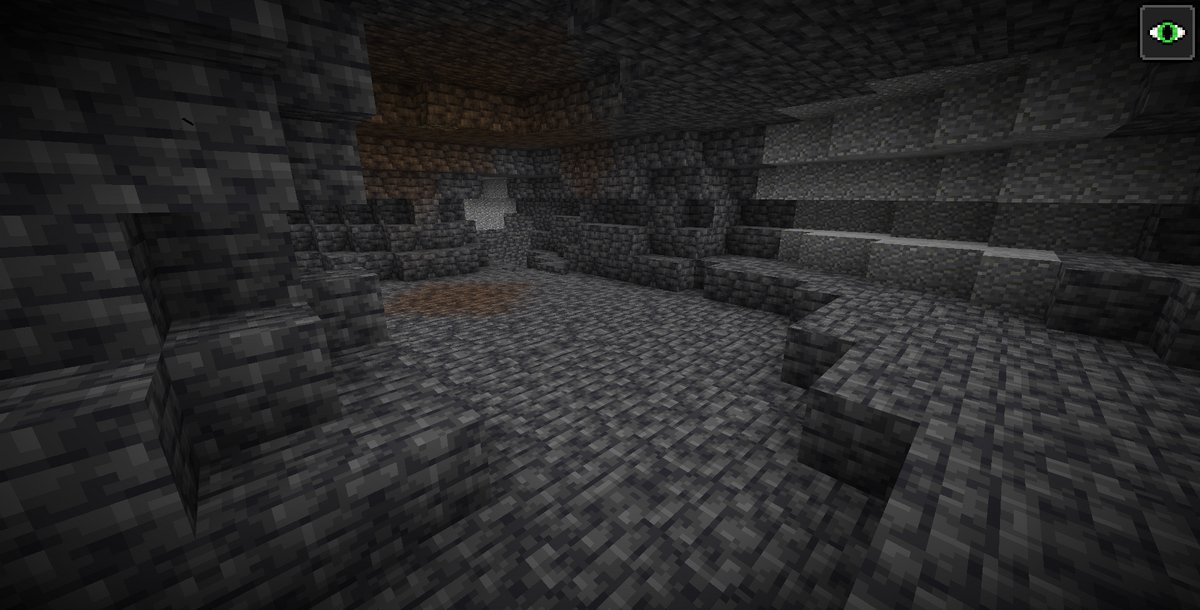Toggle the green eye icon button

coord(1164,33)
